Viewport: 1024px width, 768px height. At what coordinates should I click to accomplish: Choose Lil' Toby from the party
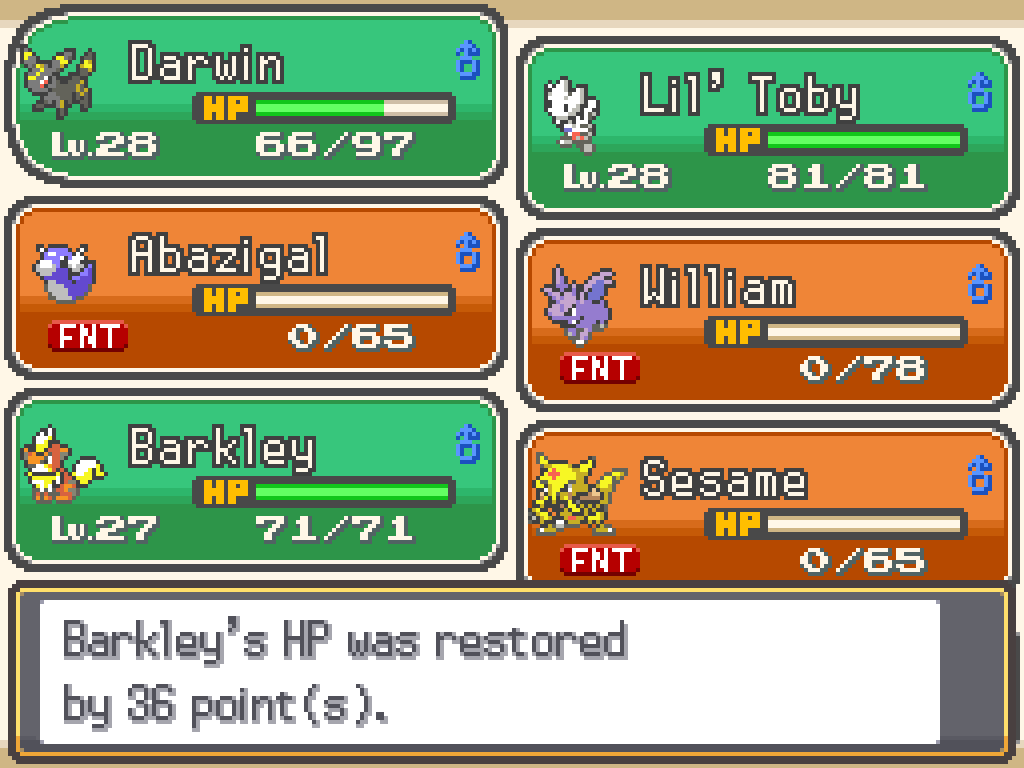pyautogui.click(x=766, y=127)
